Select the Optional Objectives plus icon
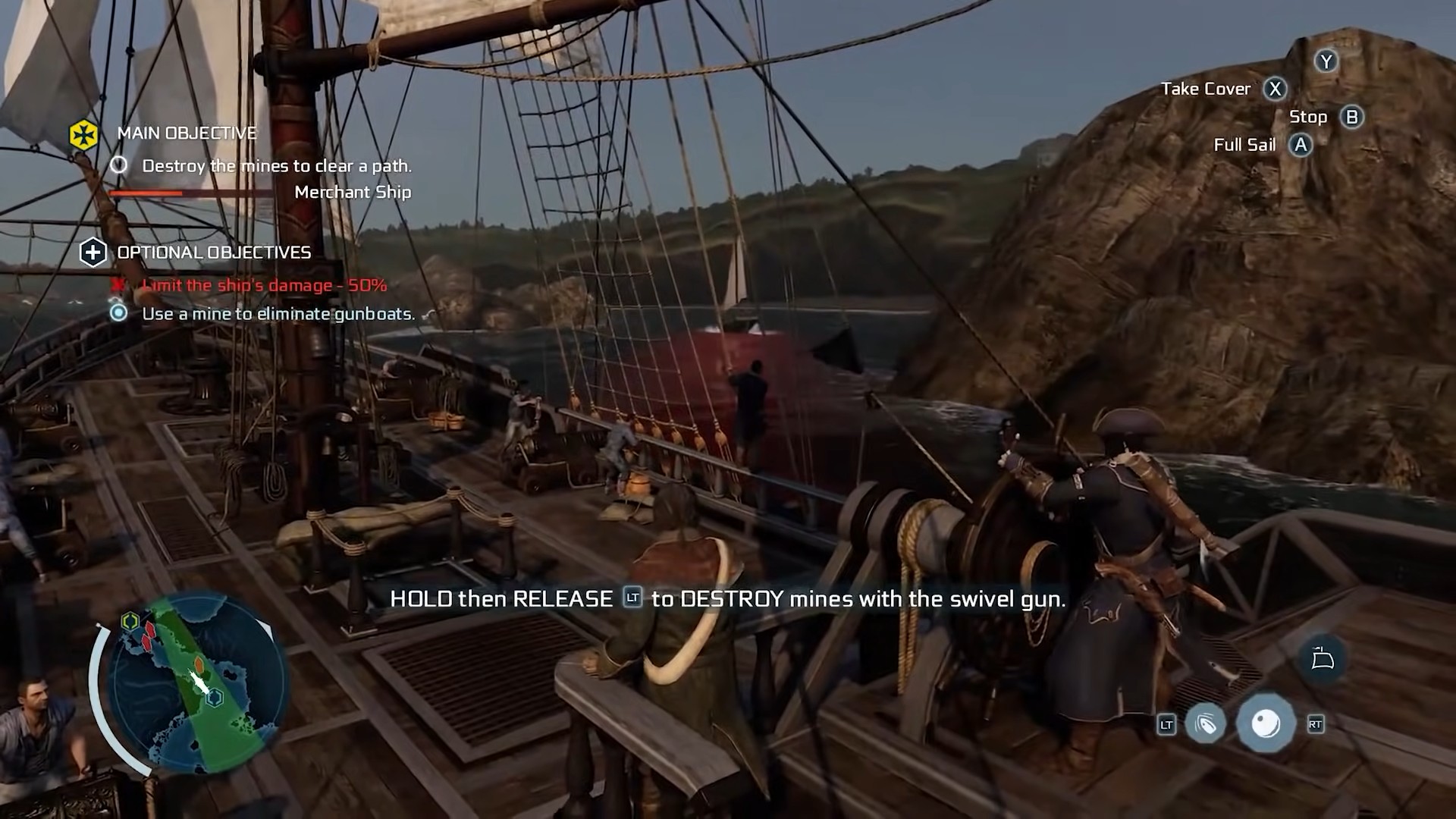The width and height of the screenshot is (1456, 819). tap(94, 253)
